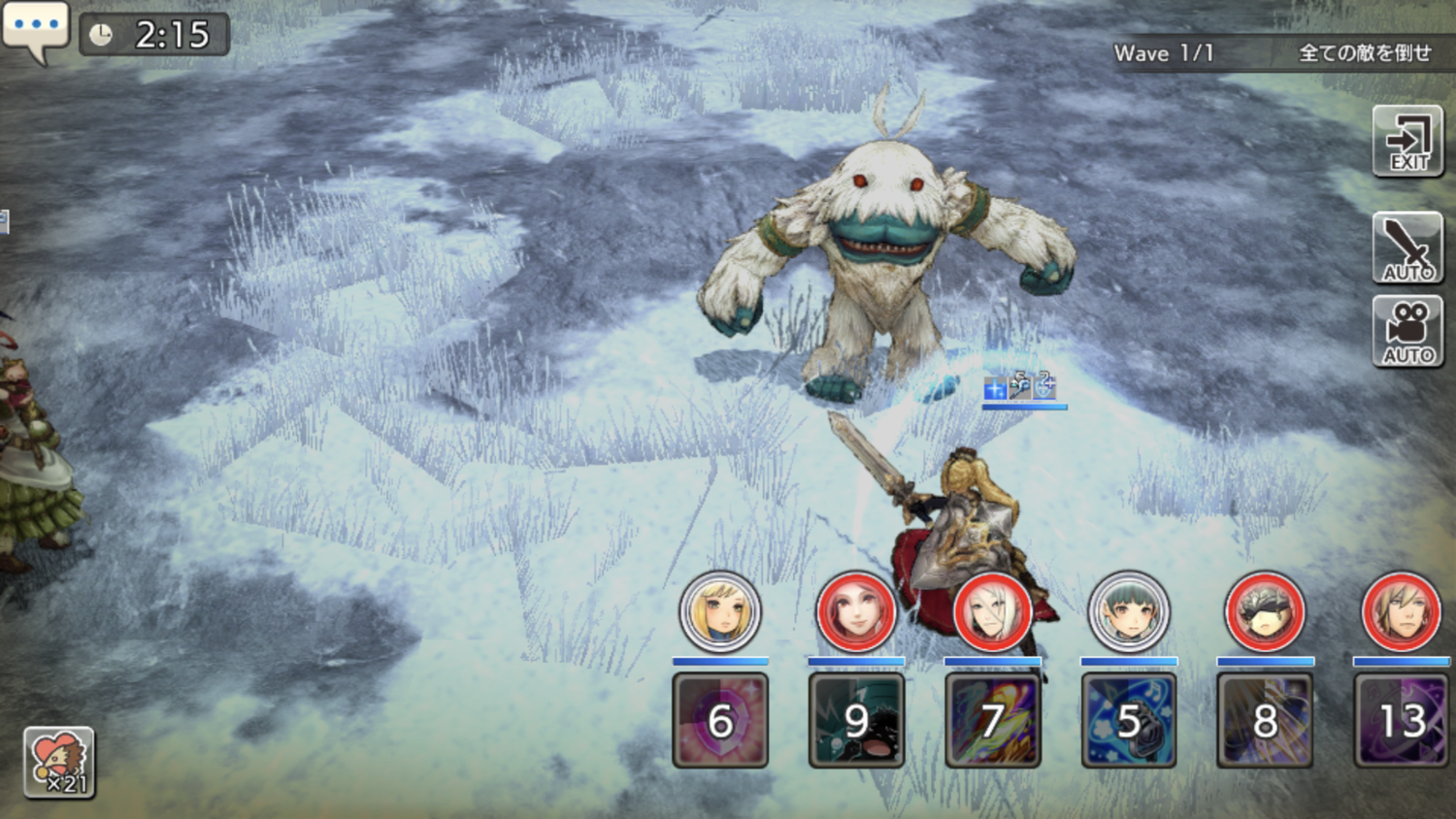Toggle auto camera with the camera AUTO button
Image resolution: width=1456 pixels, height=819 pixels.
[1407, 331]
